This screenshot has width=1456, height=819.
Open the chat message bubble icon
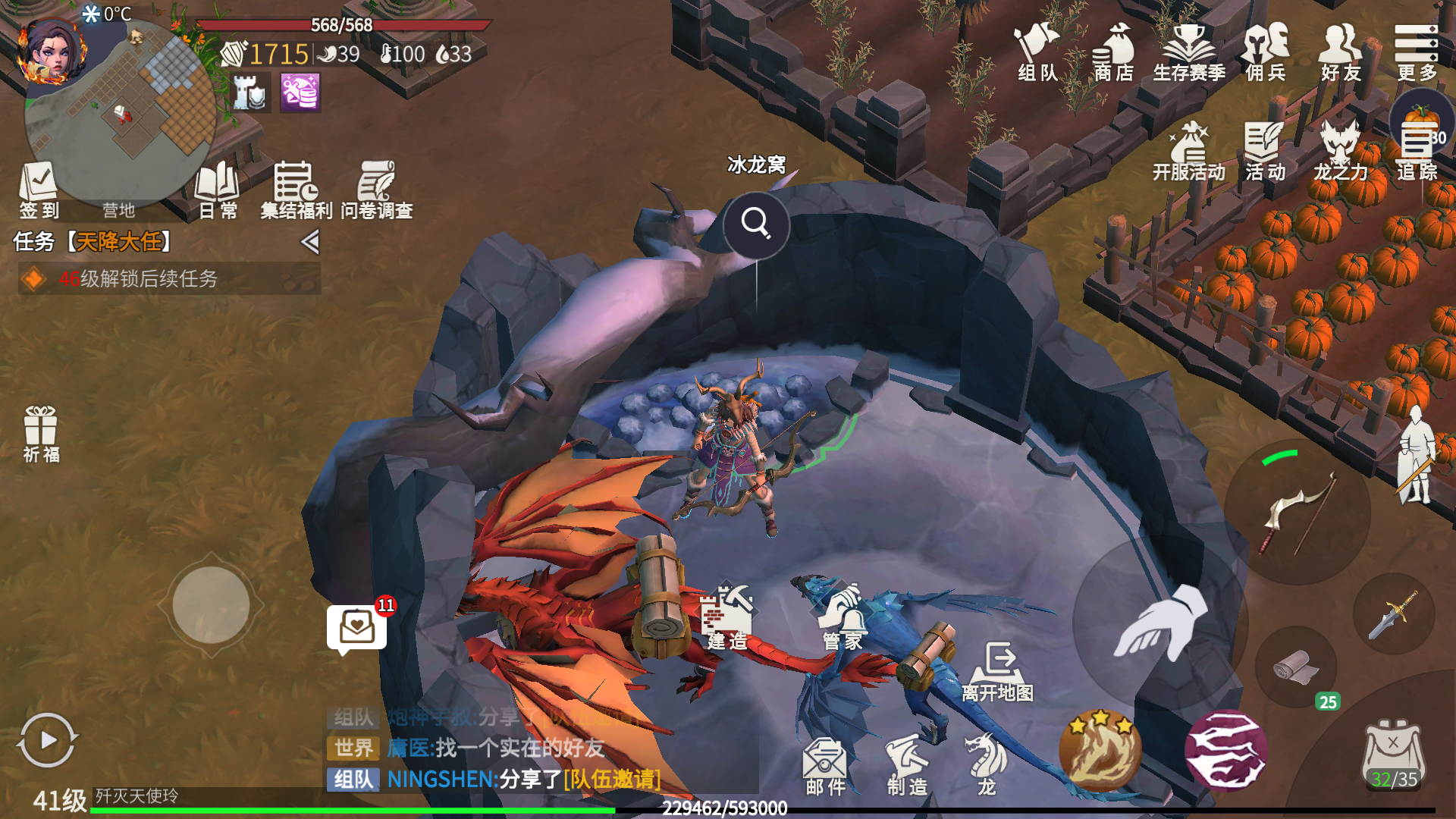[x=356, y=628]
